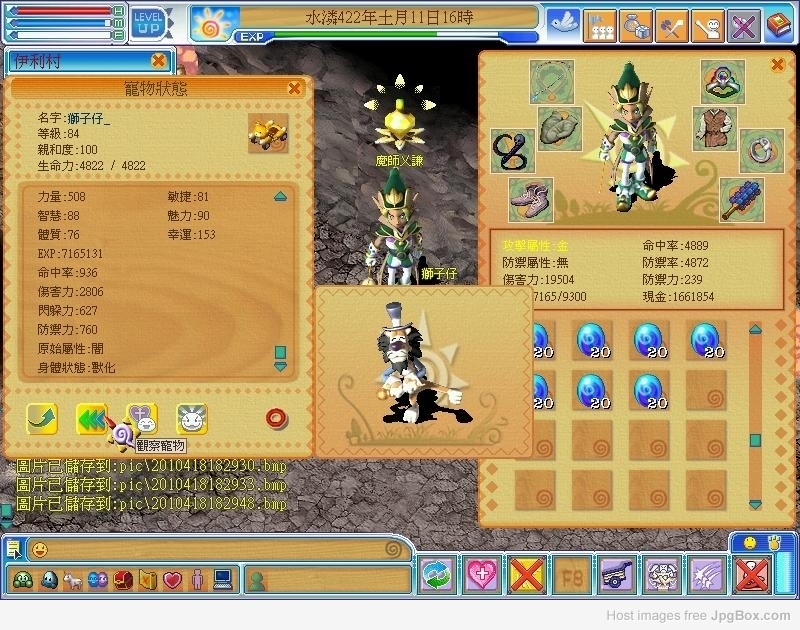Click the pink heart heal skill button

[x=484, y=575]
